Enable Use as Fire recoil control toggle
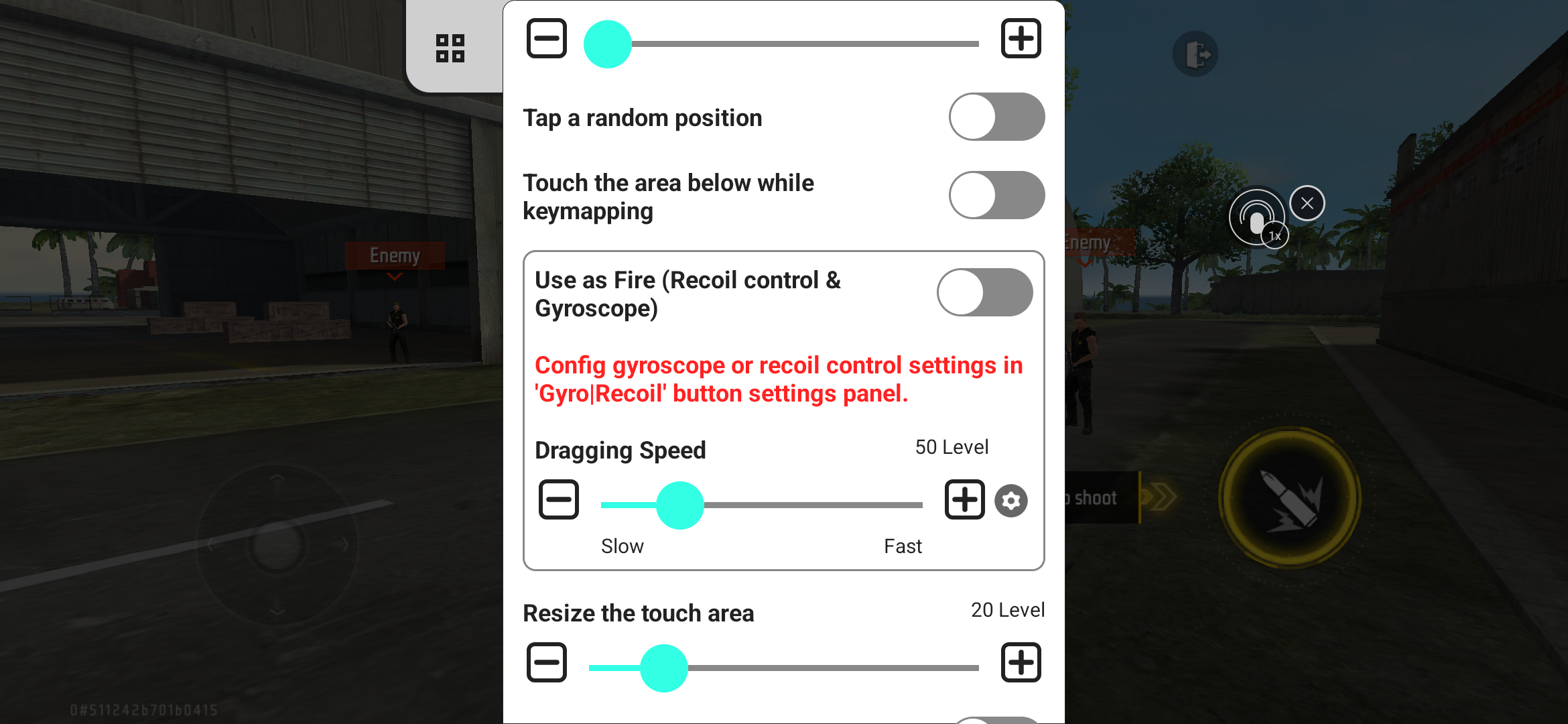The height and width of the screenshot is (724, 1568). [x=985, y=292]
